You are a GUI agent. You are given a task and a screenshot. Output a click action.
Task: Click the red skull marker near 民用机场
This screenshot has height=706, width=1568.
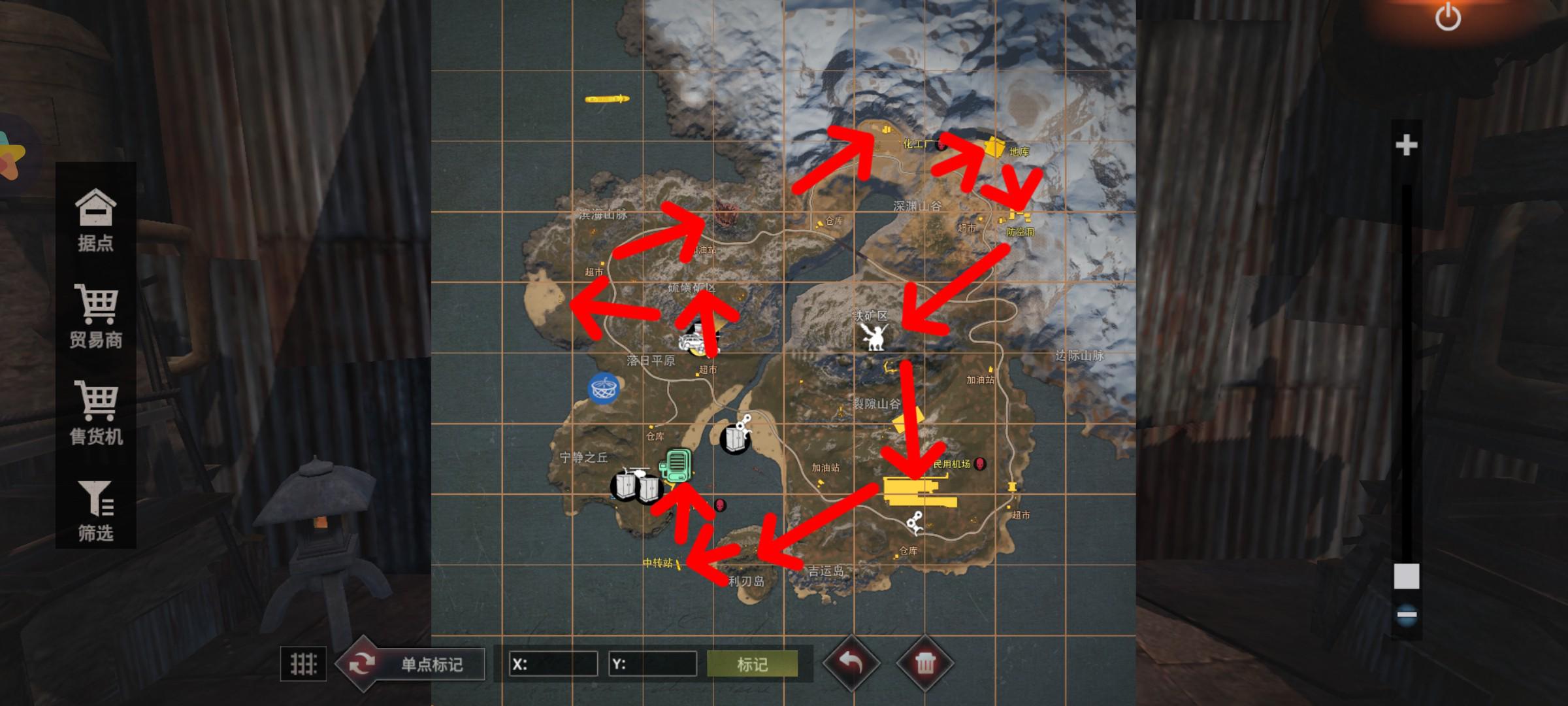pyautogui.click(x=979, y=464)
